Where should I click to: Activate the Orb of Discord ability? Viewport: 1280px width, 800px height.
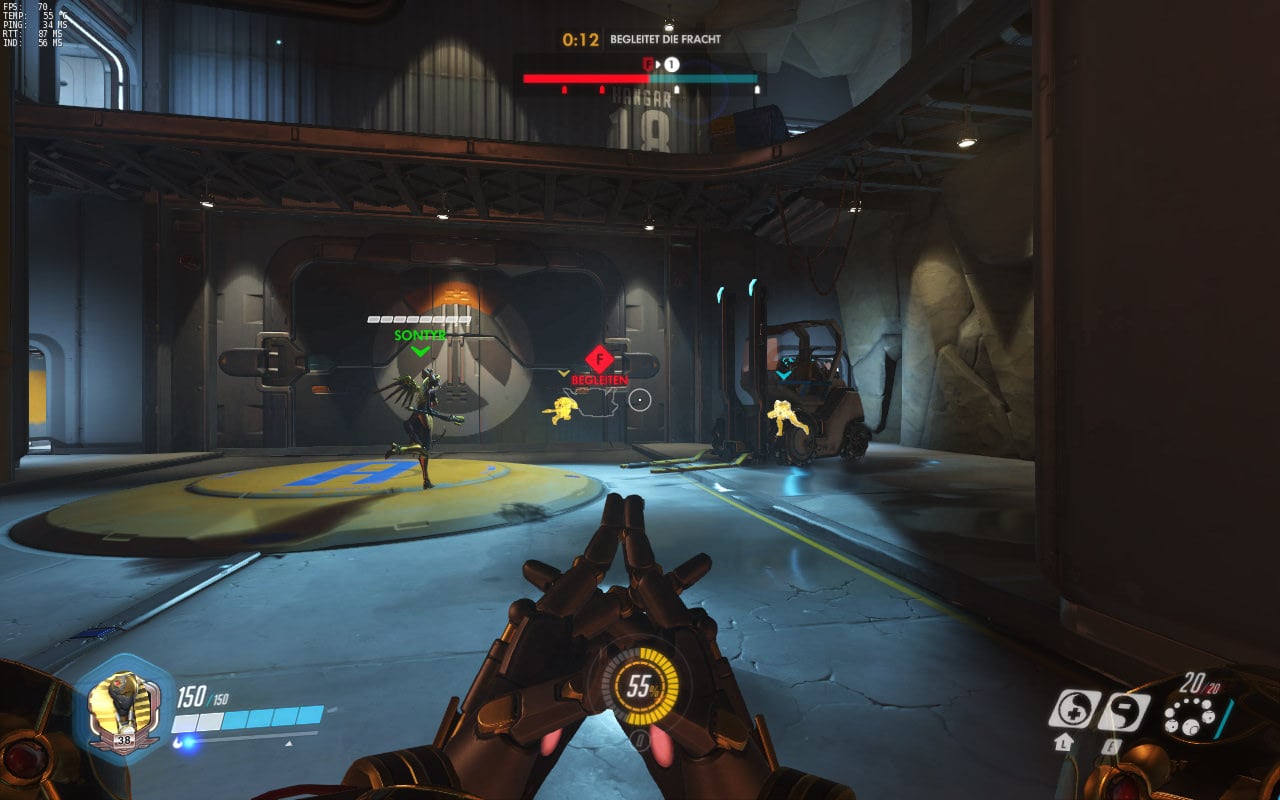1123,711
